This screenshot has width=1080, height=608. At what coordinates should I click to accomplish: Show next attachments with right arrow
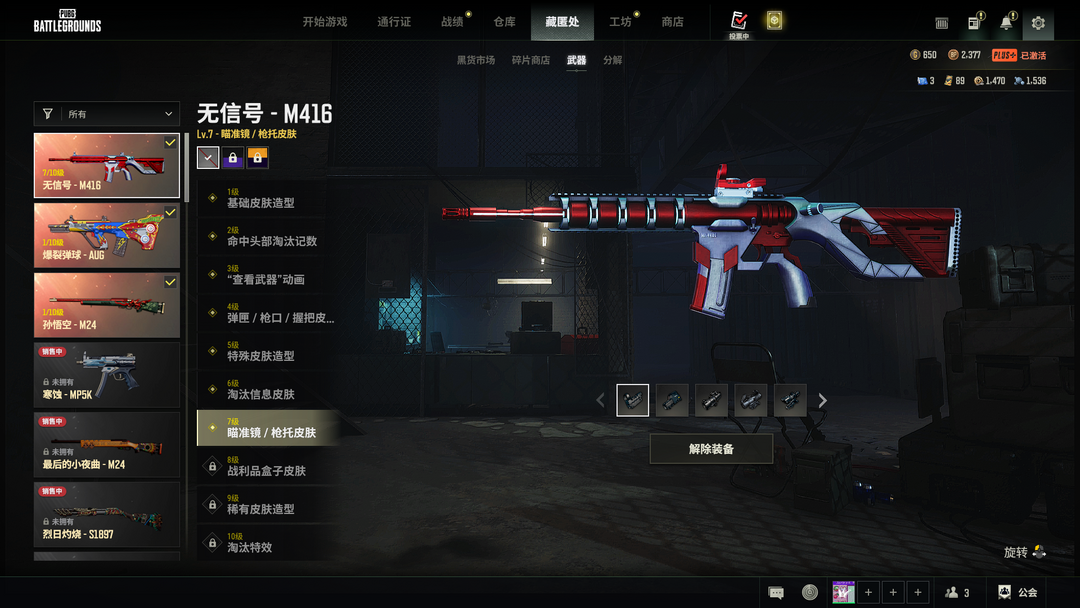[x=823, y=401]
